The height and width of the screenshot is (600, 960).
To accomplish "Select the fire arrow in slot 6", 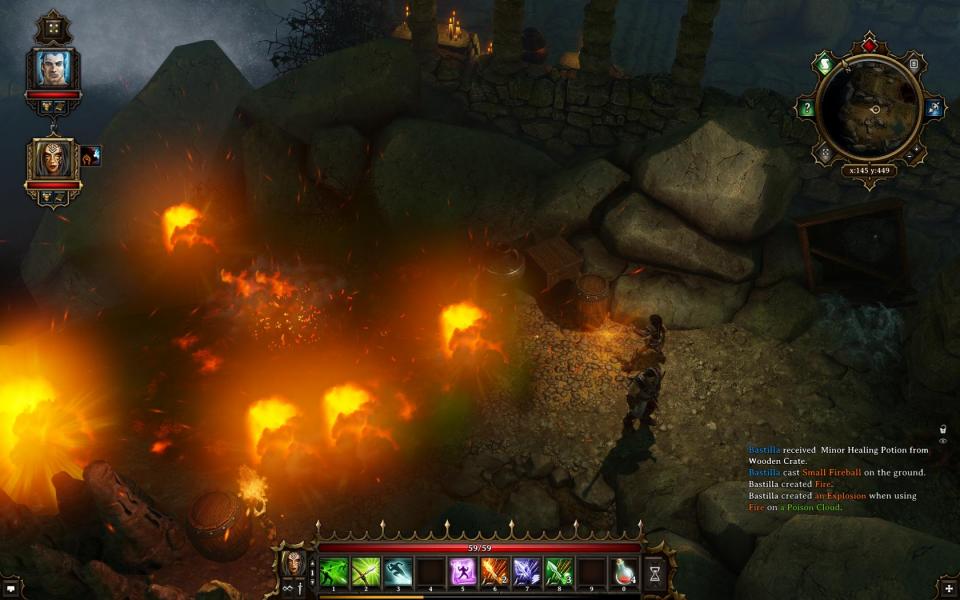I will click(495, 571).
